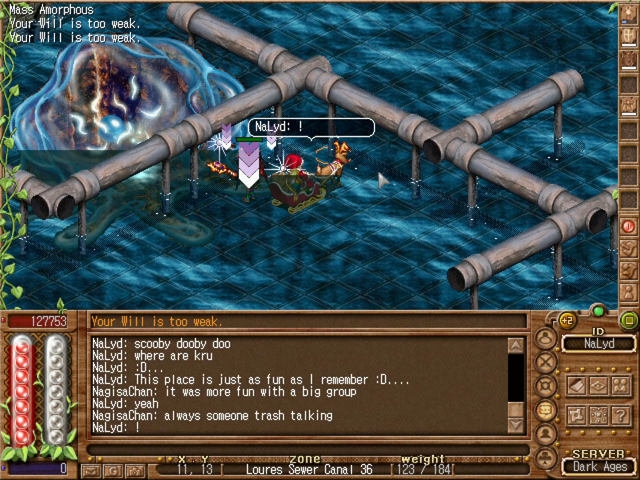Select the highlighted chat panel button

(546, 410)
